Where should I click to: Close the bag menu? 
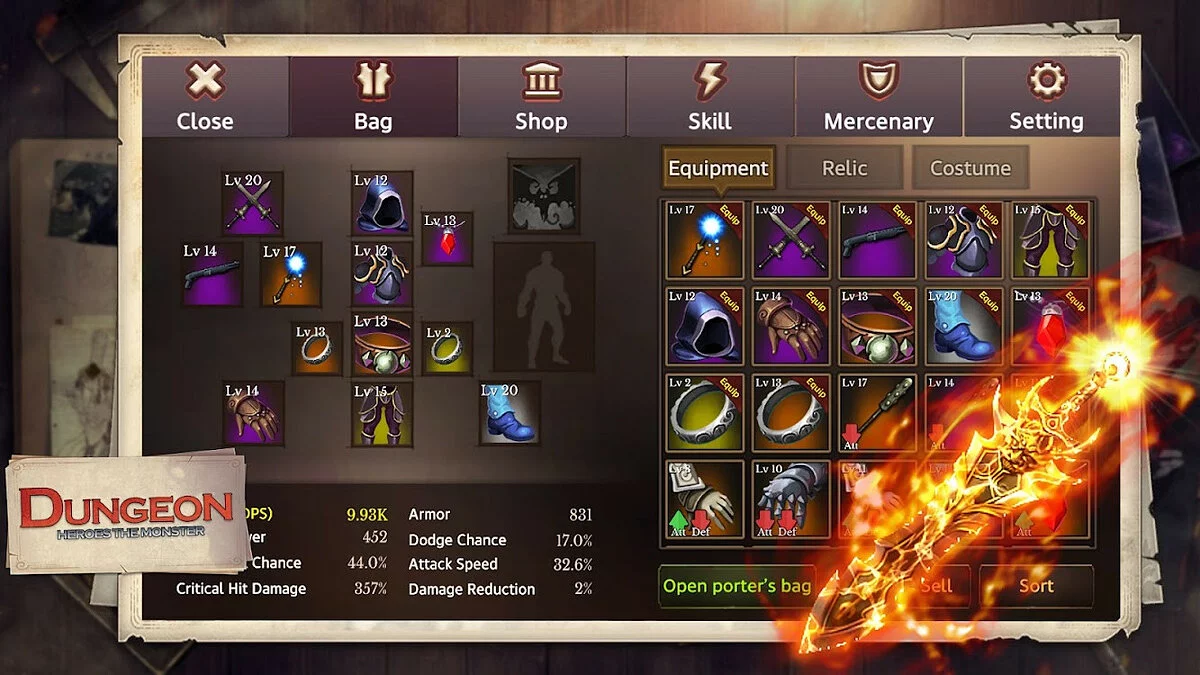[x=205, y=97]
